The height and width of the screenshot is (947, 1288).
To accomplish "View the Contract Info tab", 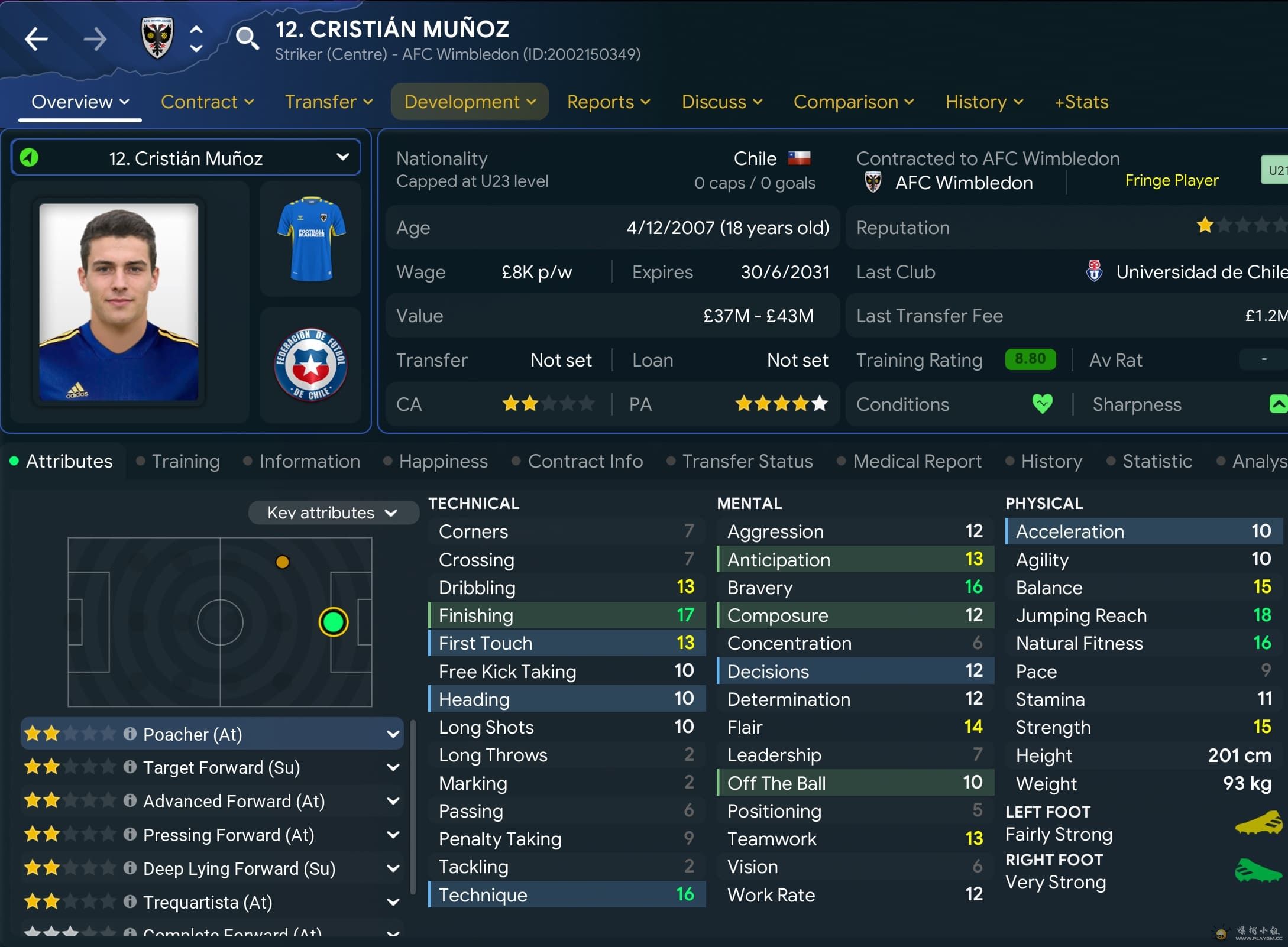I will (585, 461).
